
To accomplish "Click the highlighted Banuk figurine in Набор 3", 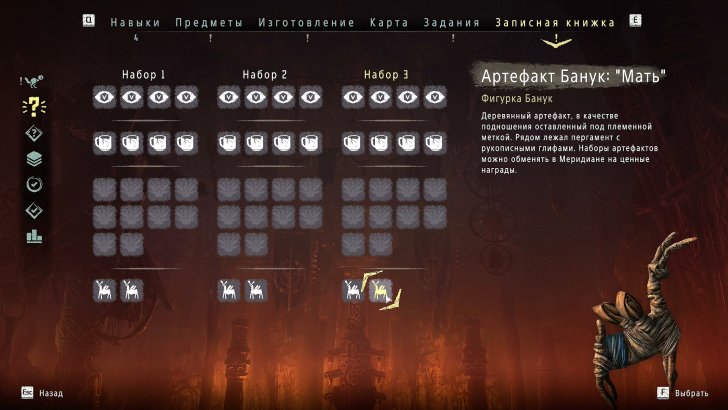I will (380, 290).
